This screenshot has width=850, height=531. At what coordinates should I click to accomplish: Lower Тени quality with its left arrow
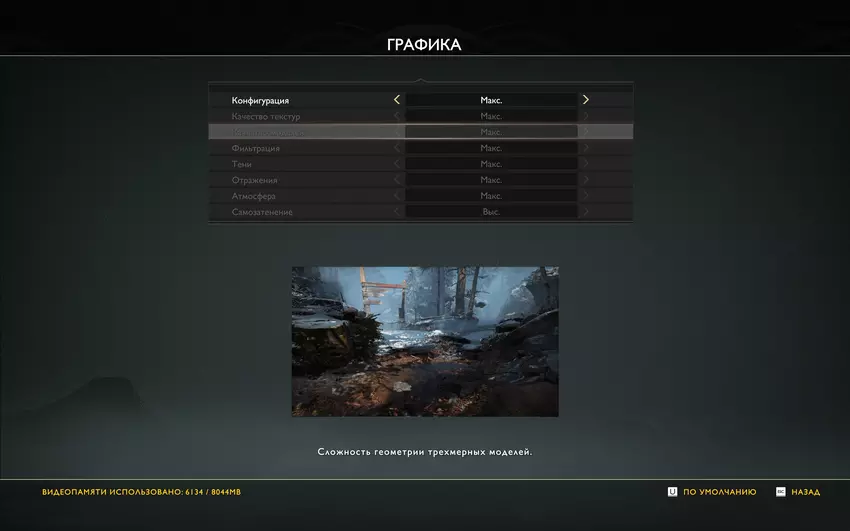397,164
